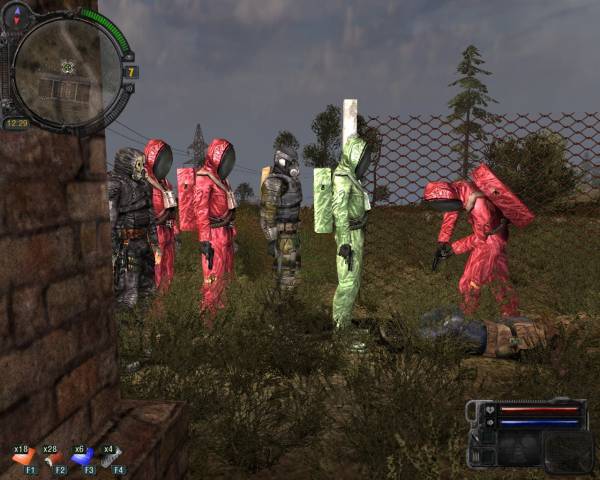The width and height of the screenshot is (600, 480).
Task: Use the red item in quick slot F2
Action: pos(53,456)
